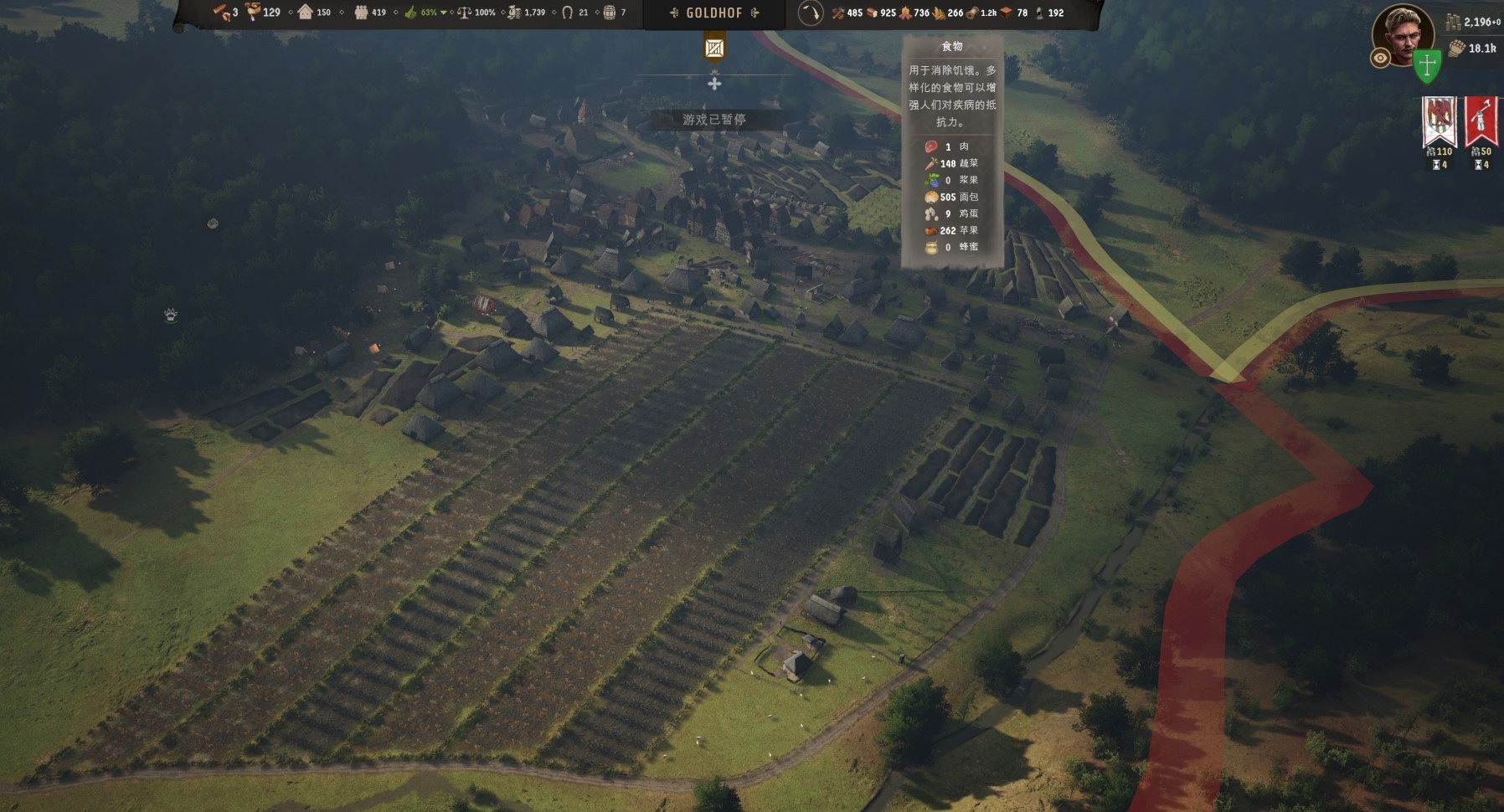1504x812 pixels.
Task: Click the green cross shield emblem
Action: click(1428, 66)
